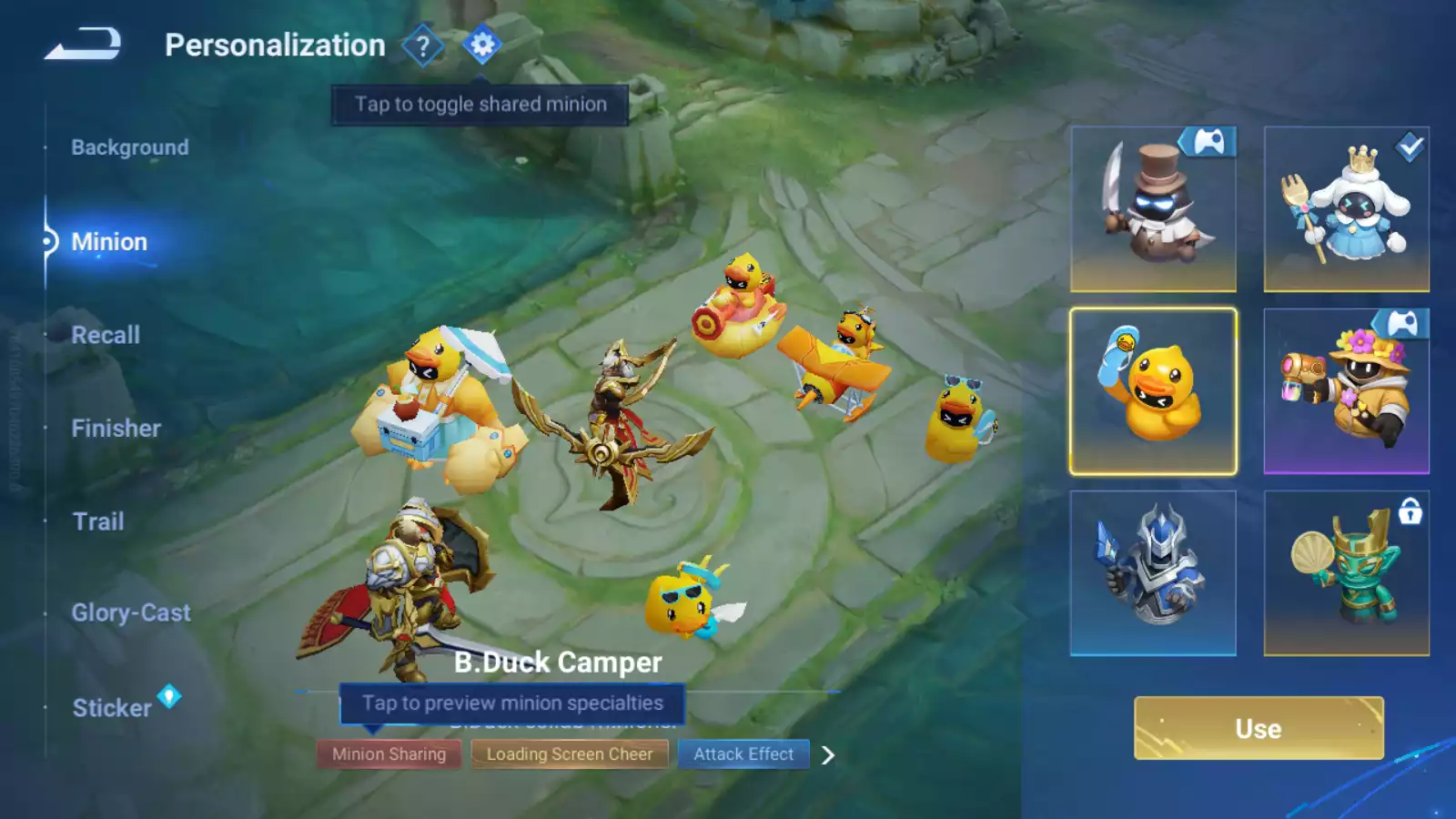Switch to the Finisher tab
This screenshot has height=819, width=1456.
(x=116, y=429)
